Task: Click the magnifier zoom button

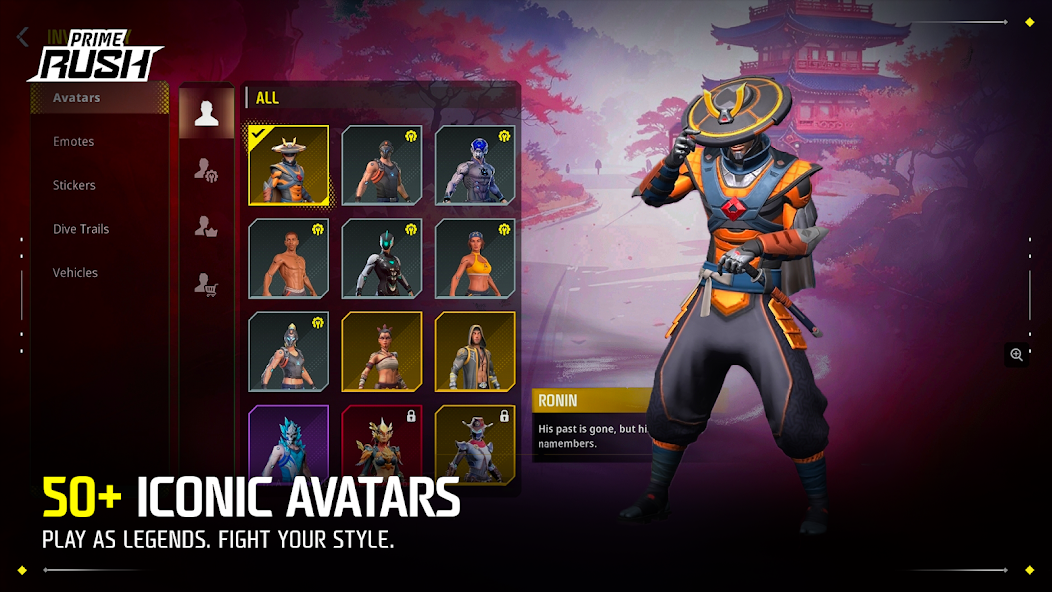Action: coord(1017,354)
